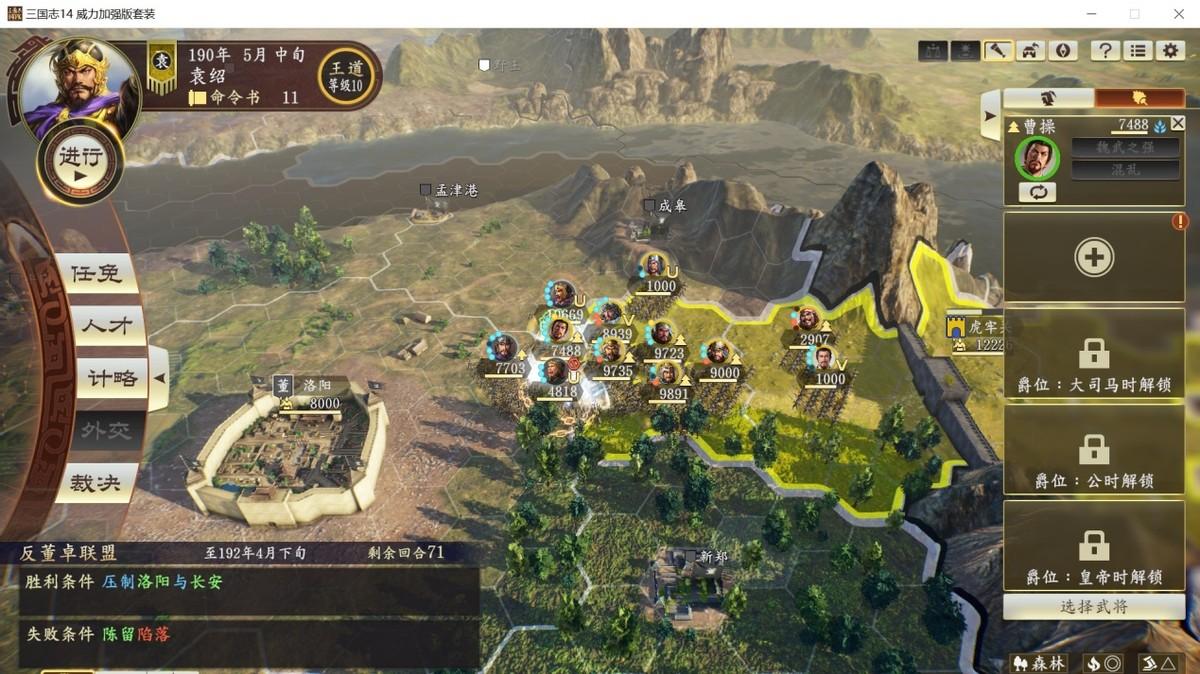Open help with the question mark
The width and height of the screenshot is (1200, 674).
[x=1104, y=51]
